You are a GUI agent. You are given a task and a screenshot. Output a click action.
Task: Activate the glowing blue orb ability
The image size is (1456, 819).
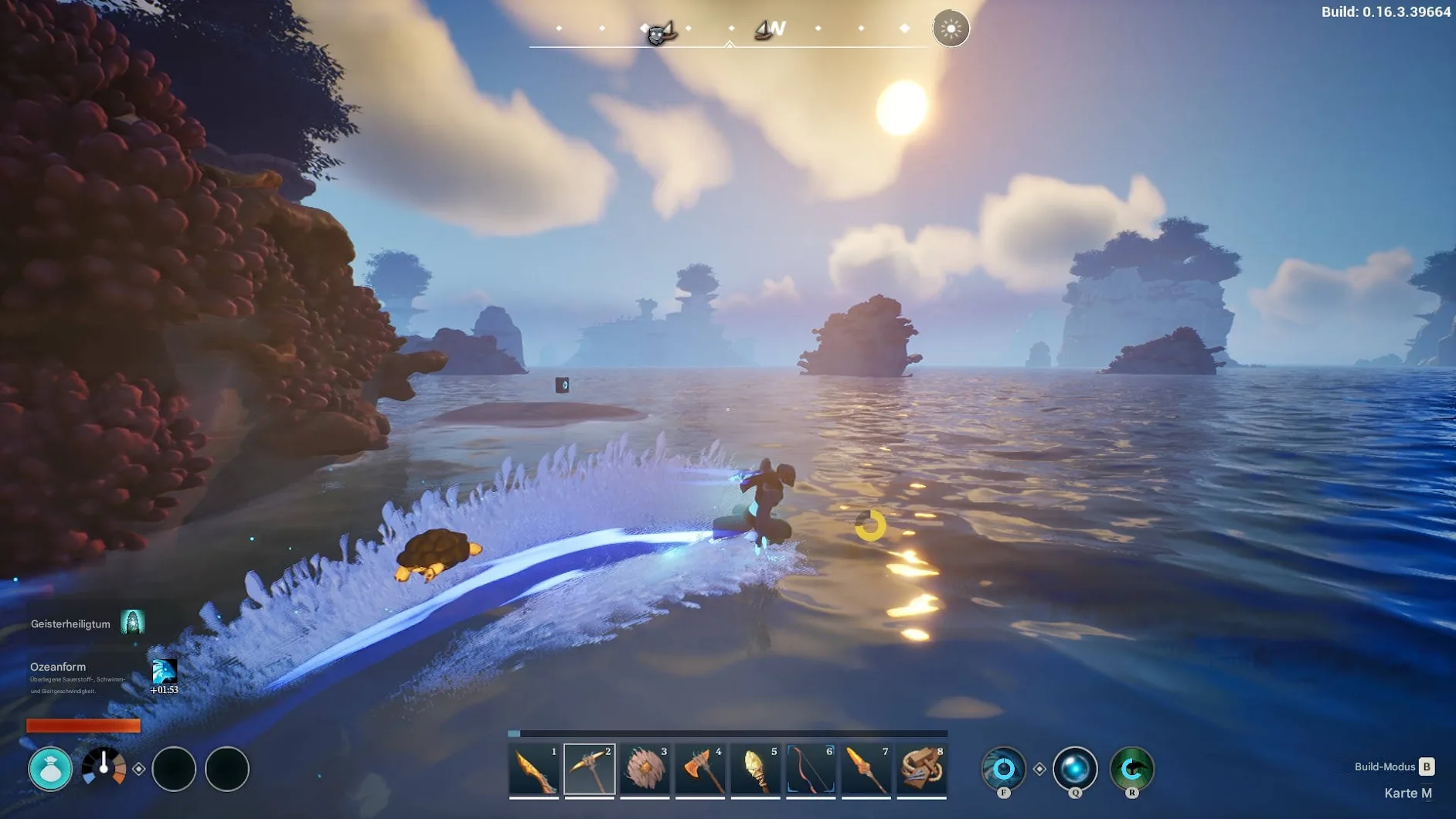tap(1075, 769)
